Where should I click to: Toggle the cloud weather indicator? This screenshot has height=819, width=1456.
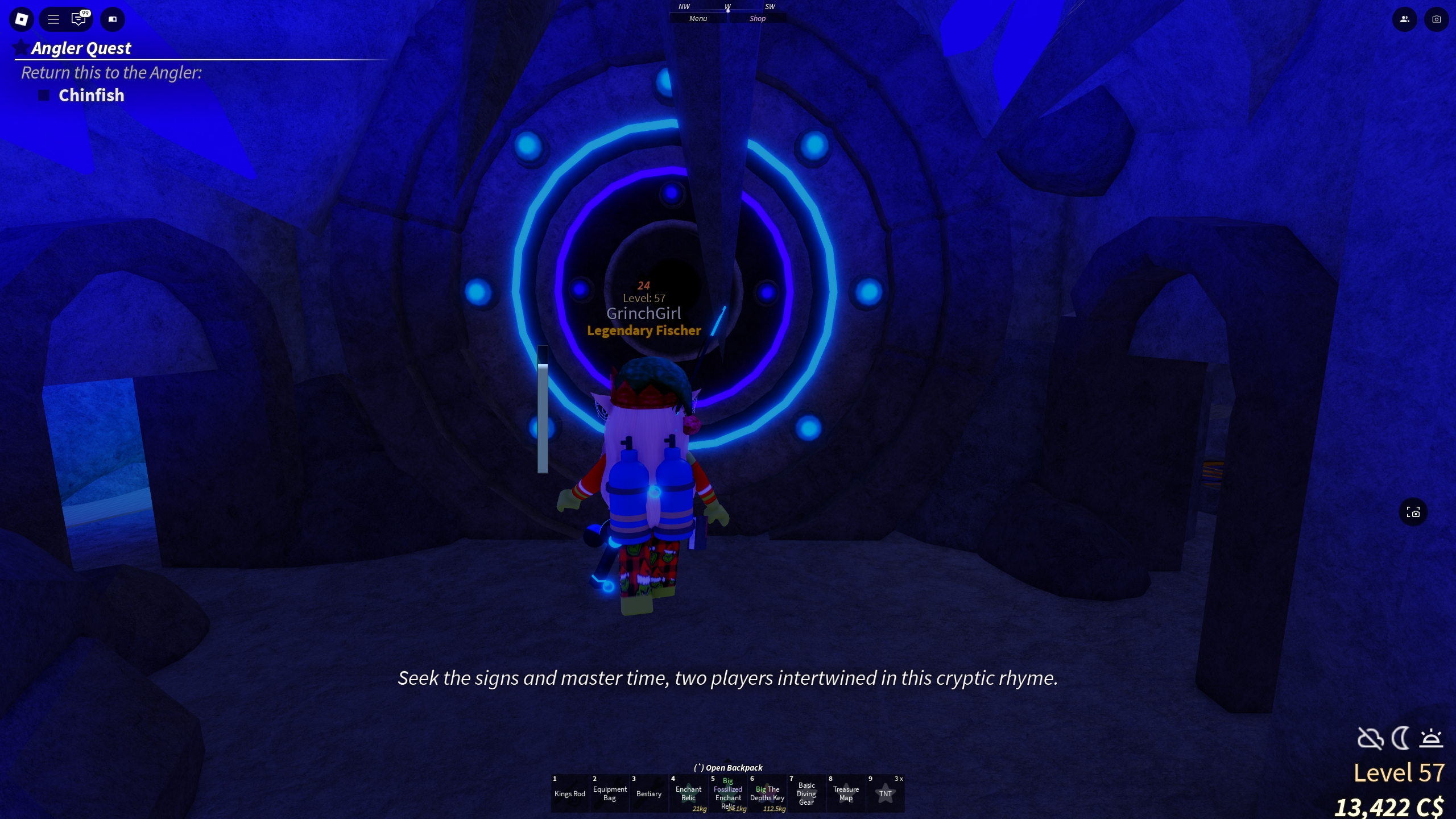[1369, 738]
